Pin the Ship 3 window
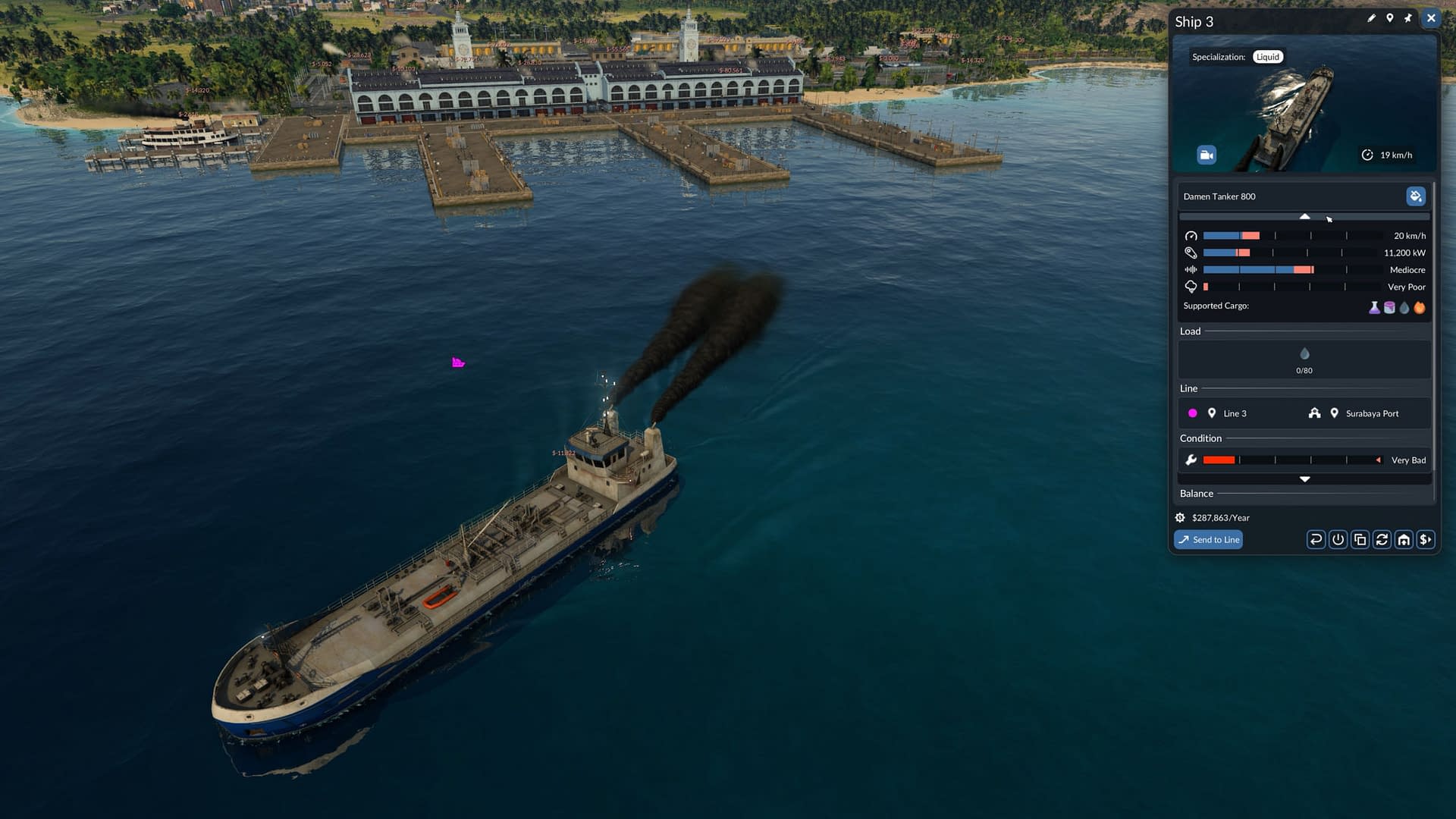Viewport: 1456px width, 819px height. tap(1408, 18)
